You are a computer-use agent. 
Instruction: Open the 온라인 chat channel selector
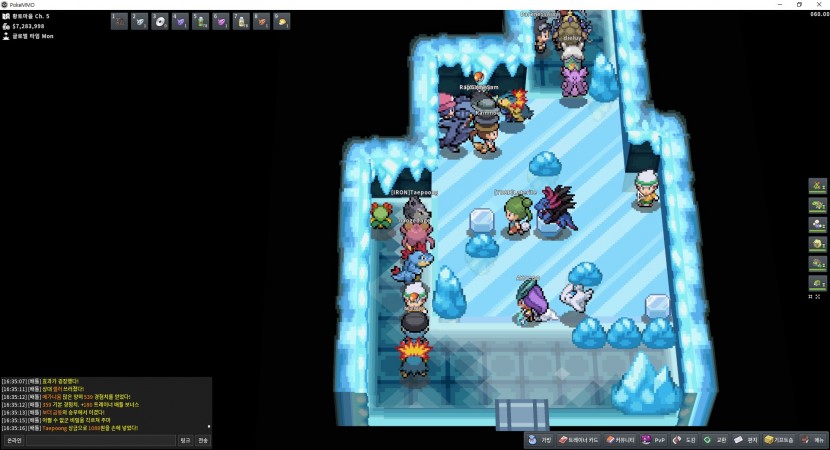click(x=14, y=440)
